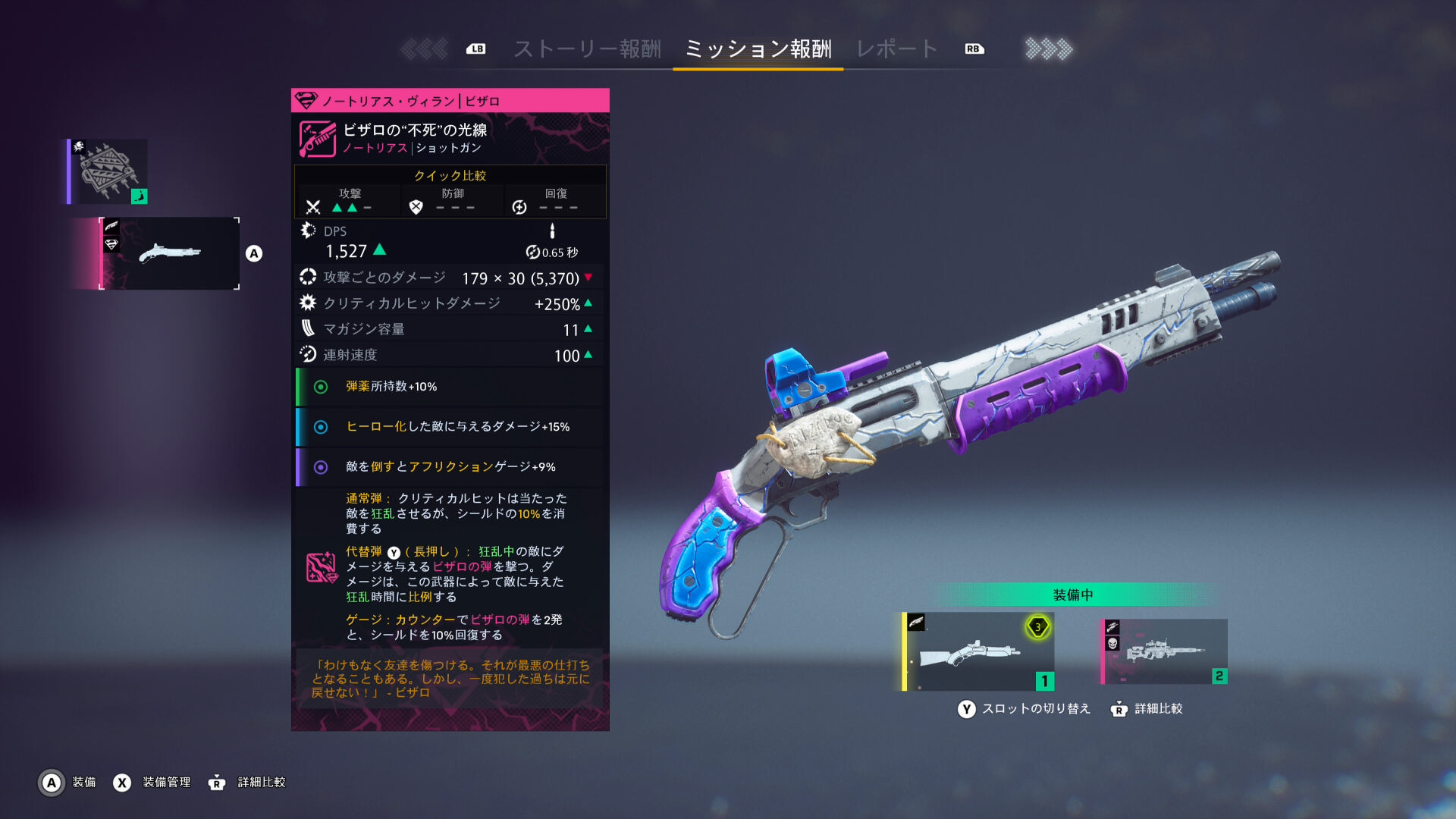The width and height of the screenshot is (1456, 819).
Task: Choose the white shotgun reward slot
Action: (x=170, y=253)
